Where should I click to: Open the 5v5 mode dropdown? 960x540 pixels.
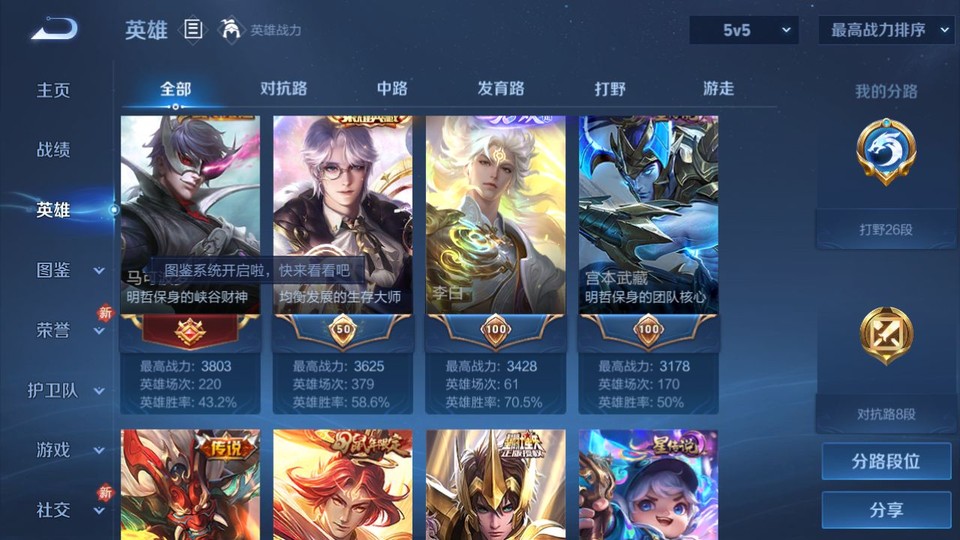point(744,30)
